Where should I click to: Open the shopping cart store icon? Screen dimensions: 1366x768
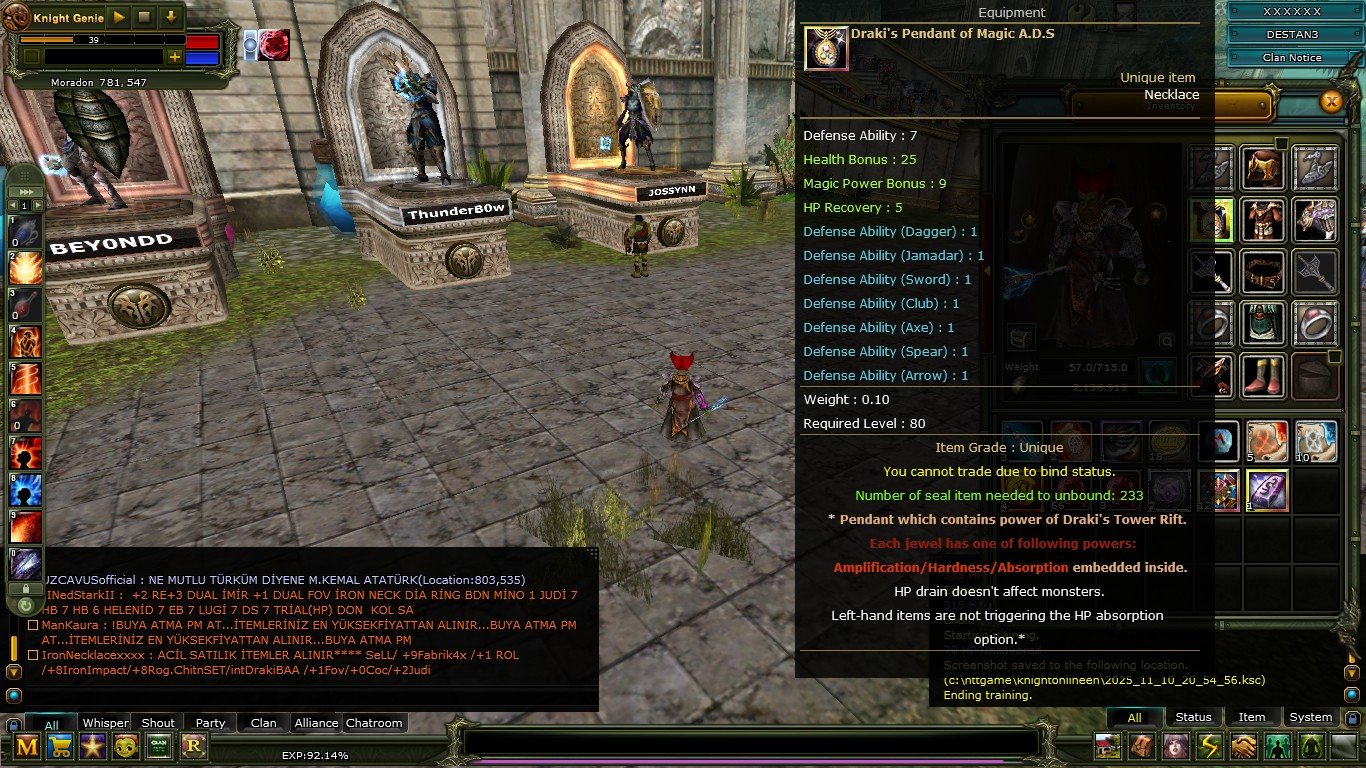click(60, 745)
